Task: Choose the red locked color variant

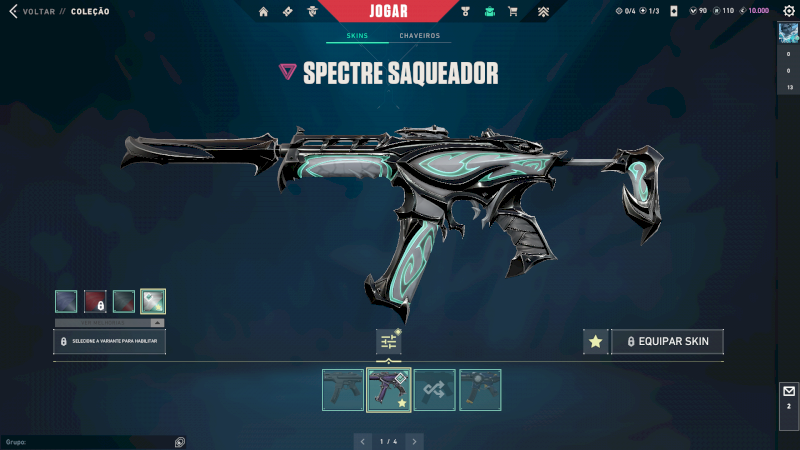Action: (x=95, y=301)
